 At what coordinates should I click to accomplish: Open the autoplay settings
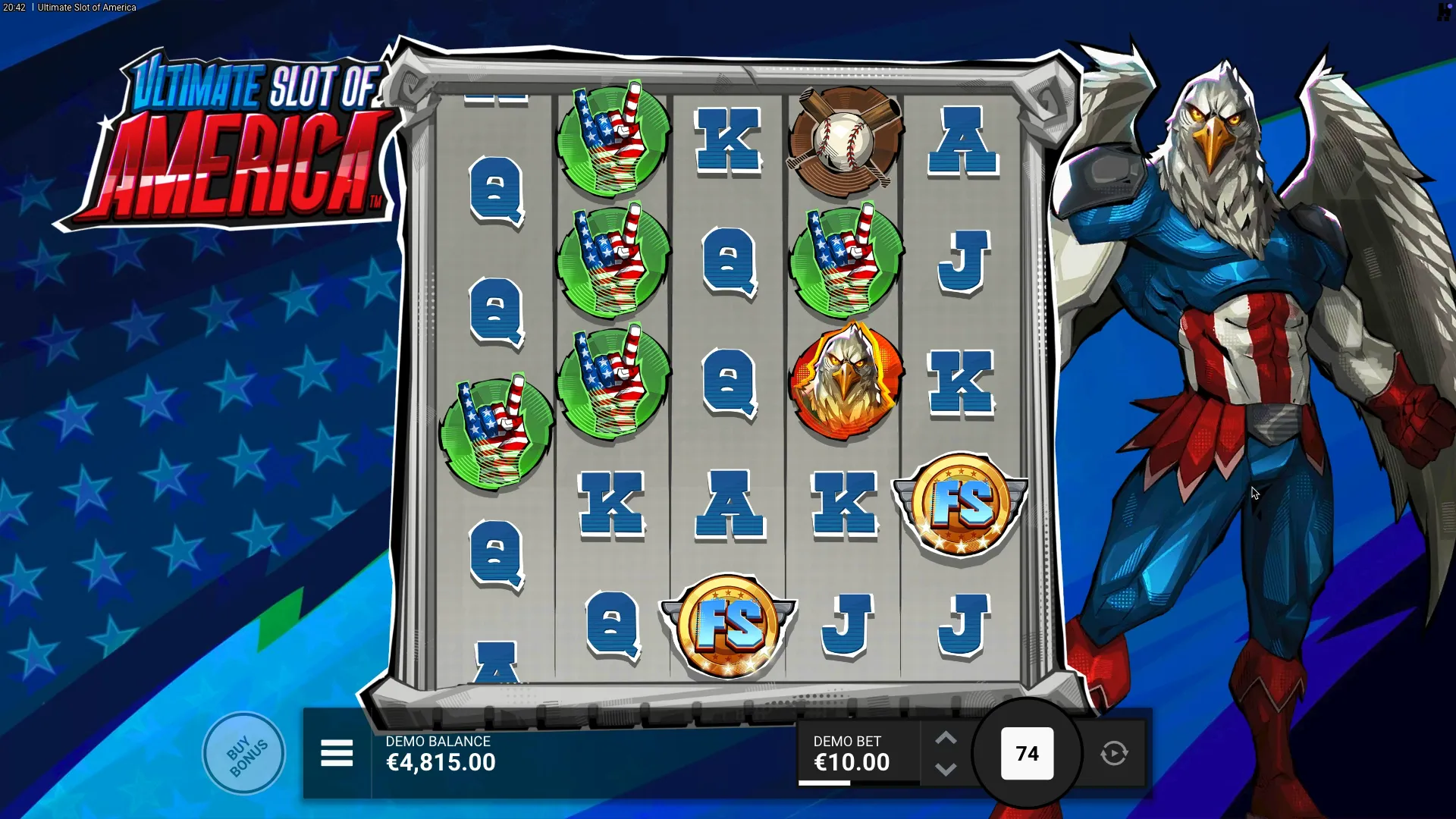click(x=1114, y=753)
